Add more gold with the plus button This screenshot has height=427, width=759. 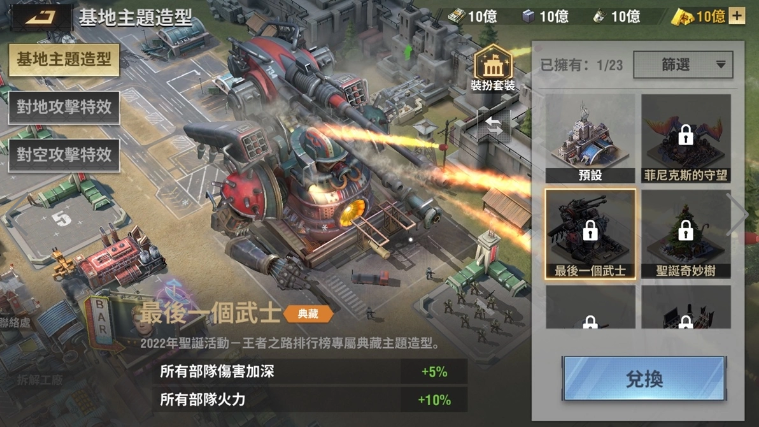point(737,16)
